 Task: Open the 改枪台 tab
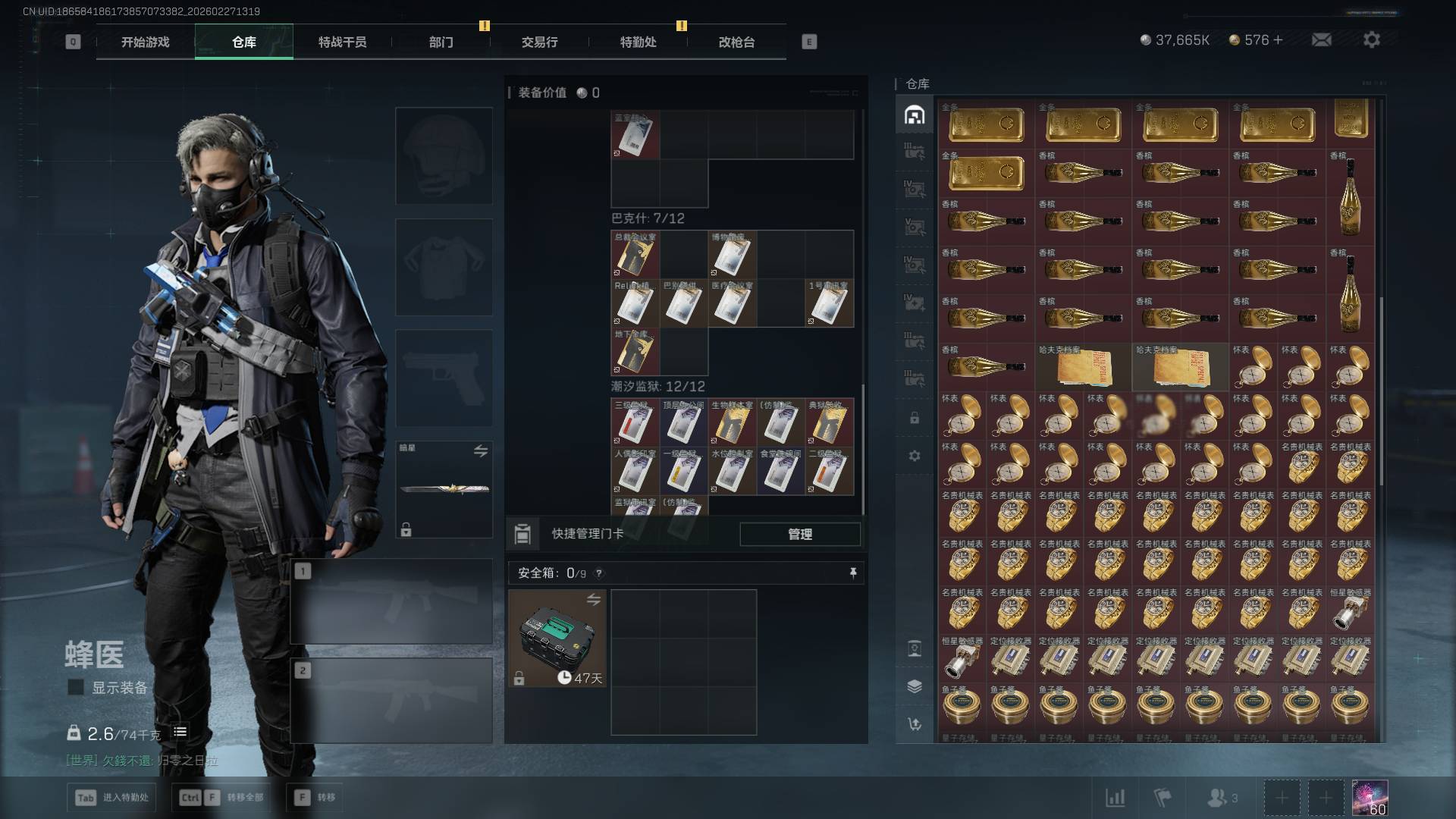(736, 42)
